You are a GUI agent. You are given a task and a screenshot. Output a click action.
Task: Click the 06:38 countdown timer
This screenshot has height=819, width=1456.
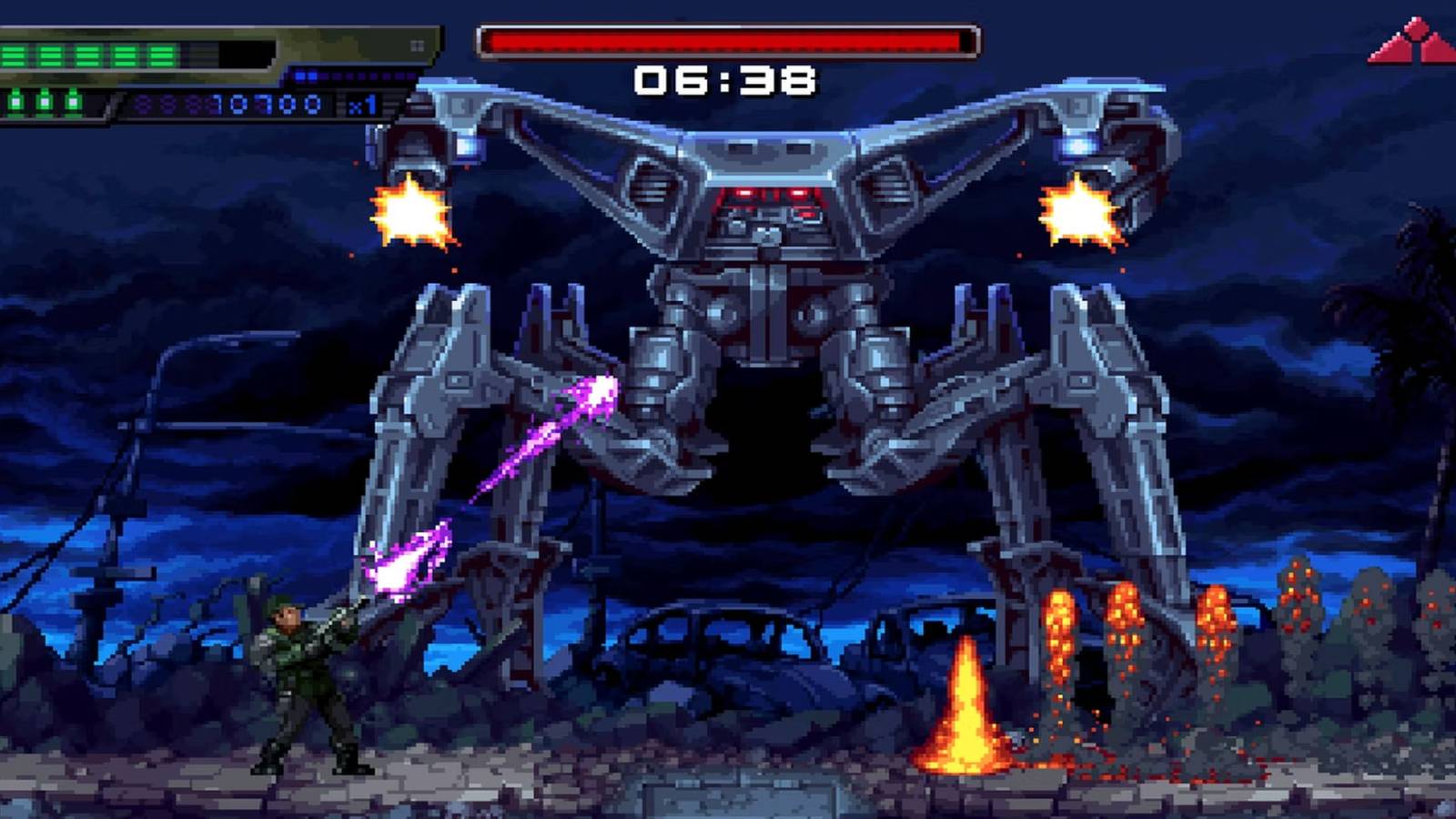tap(726, 80)
